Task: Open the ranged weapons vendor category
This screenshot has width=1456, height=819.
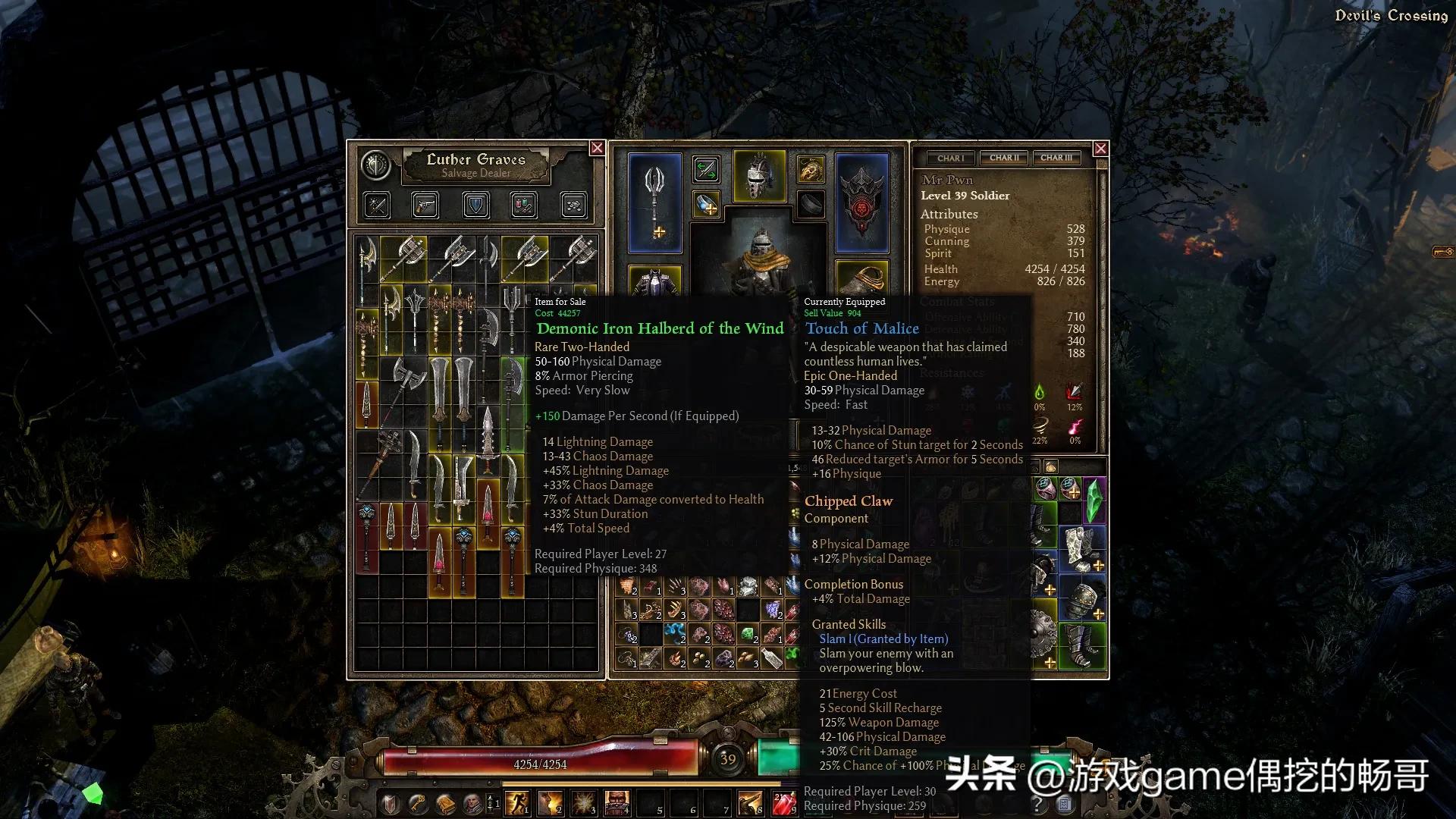Action: click(x=425, y=205)
